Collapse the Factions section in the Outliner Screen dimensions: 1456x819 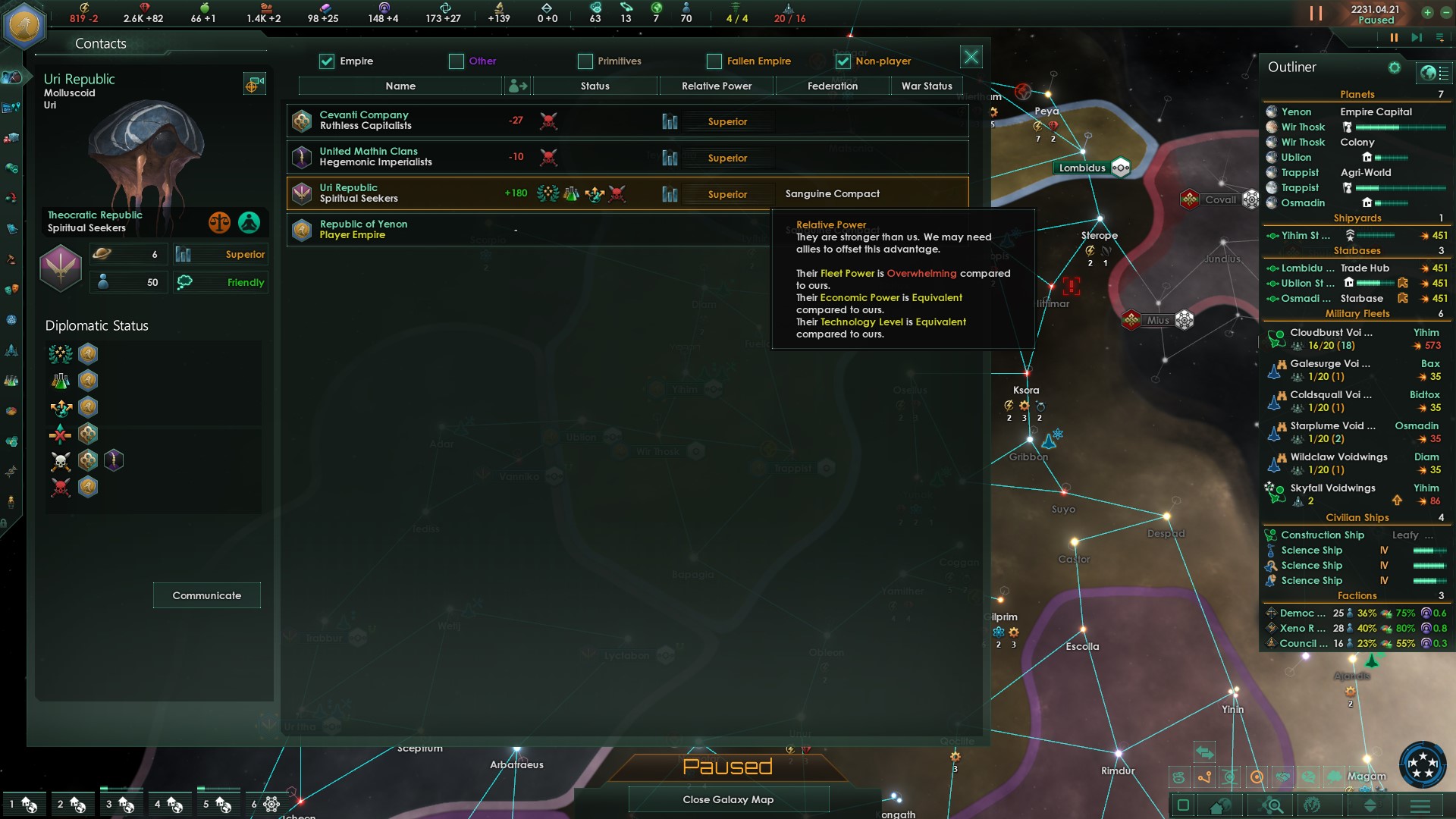[1357, 595]
